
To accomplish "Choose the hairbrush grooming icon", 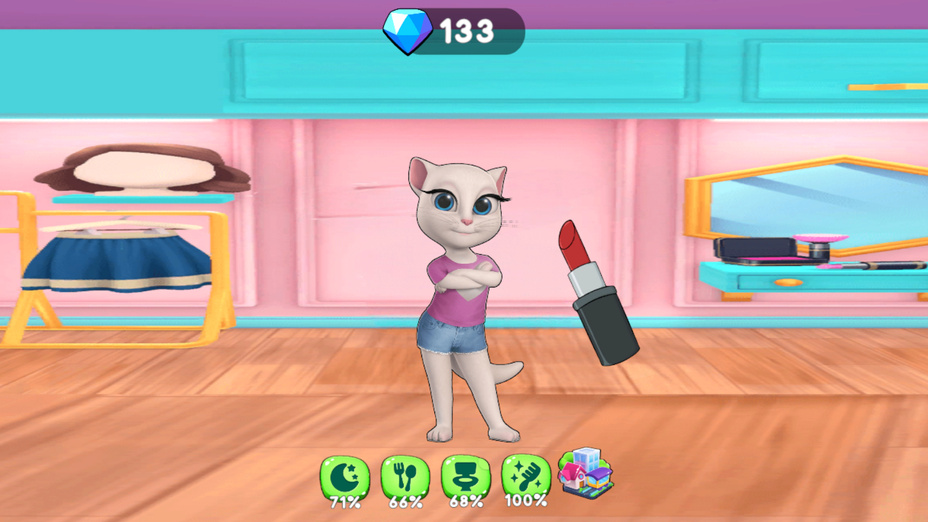I will click(x=525, y=475).
